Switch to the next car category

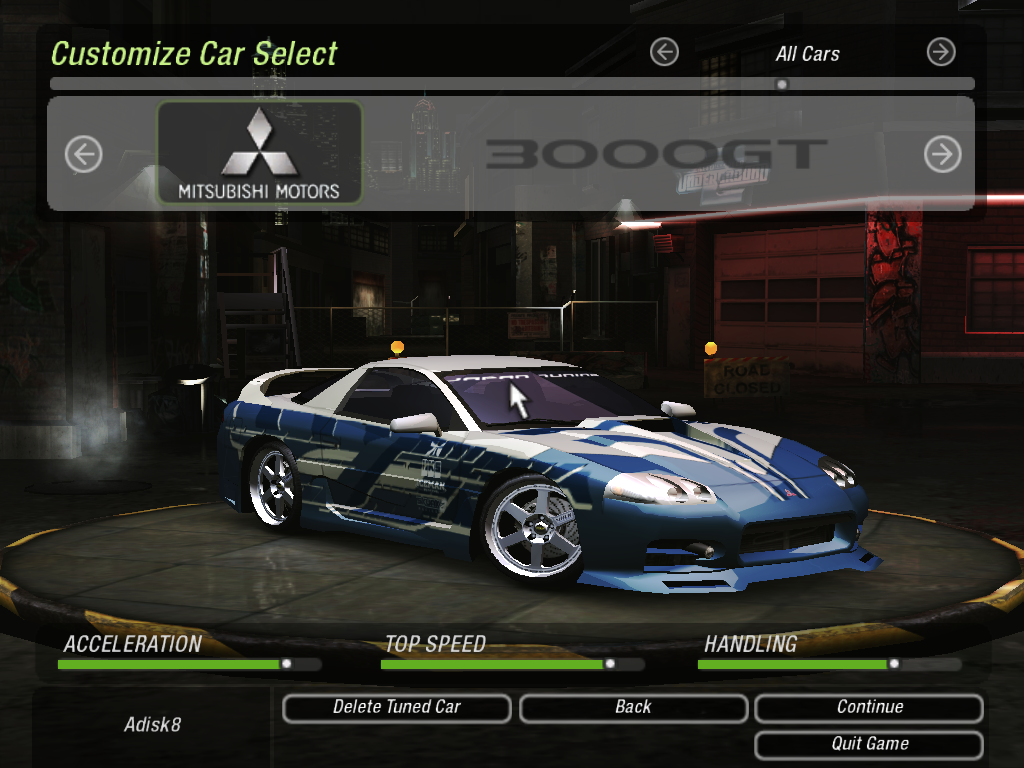point(941,52)
